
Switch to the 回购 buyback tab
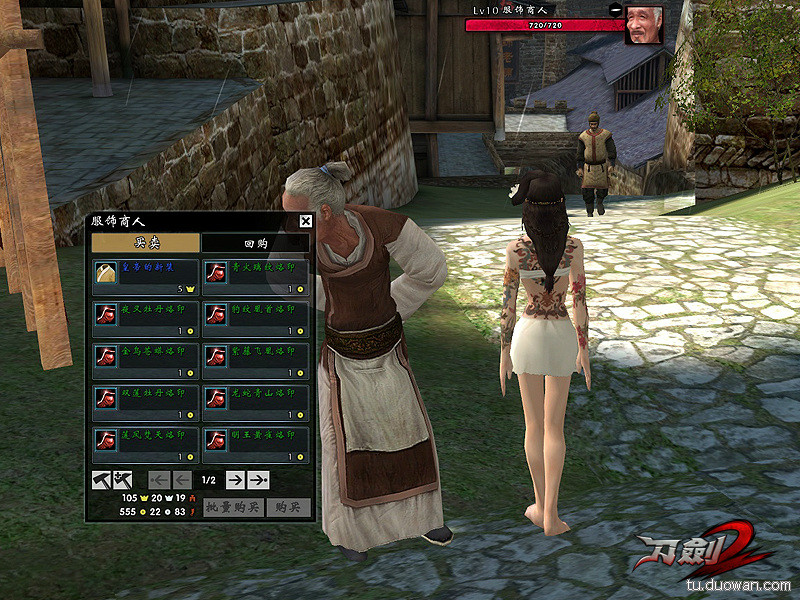[255, 243]
